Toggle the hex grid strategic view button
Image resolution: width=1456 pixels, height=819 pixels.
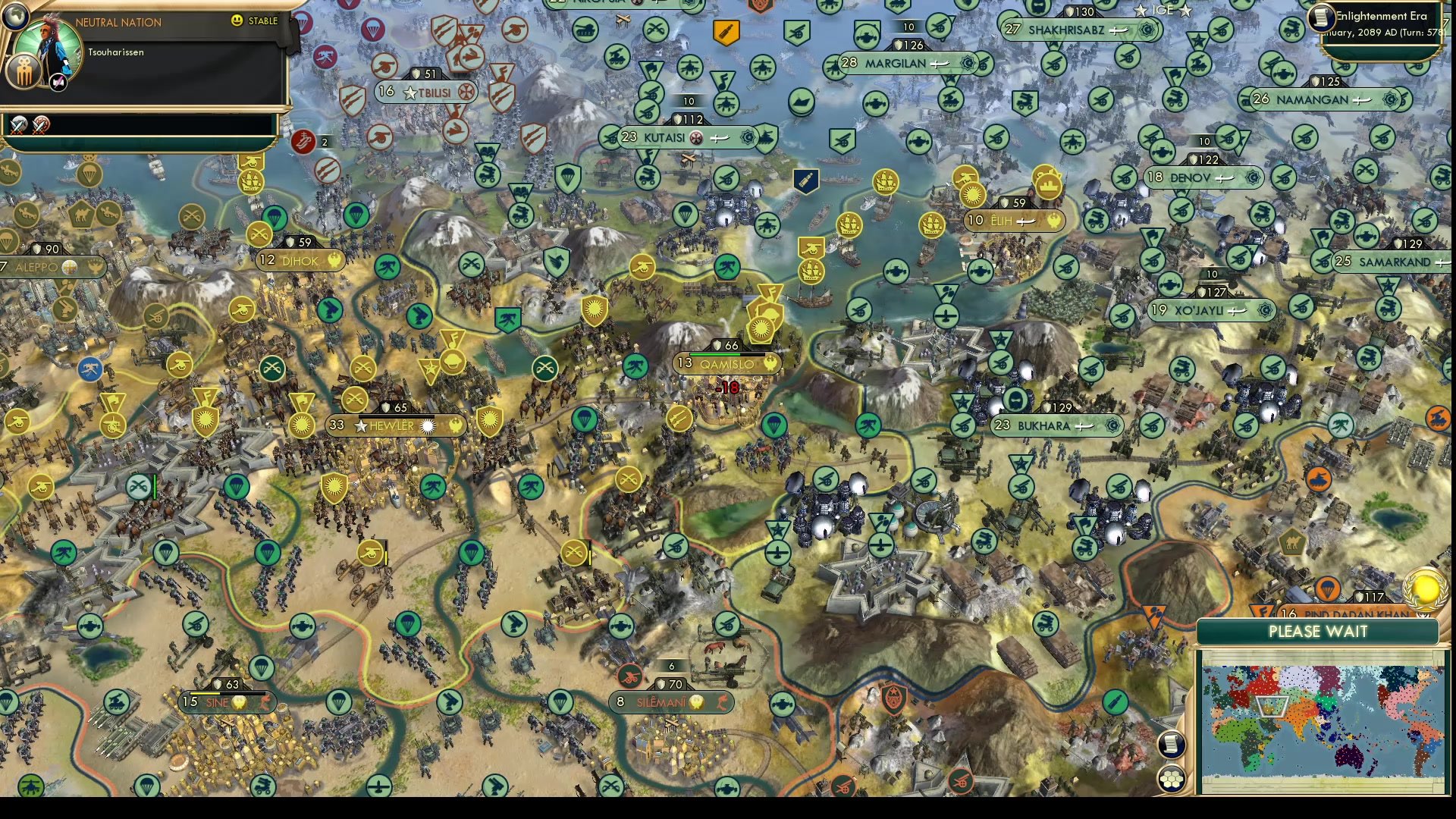click(x=1172, y=779)
